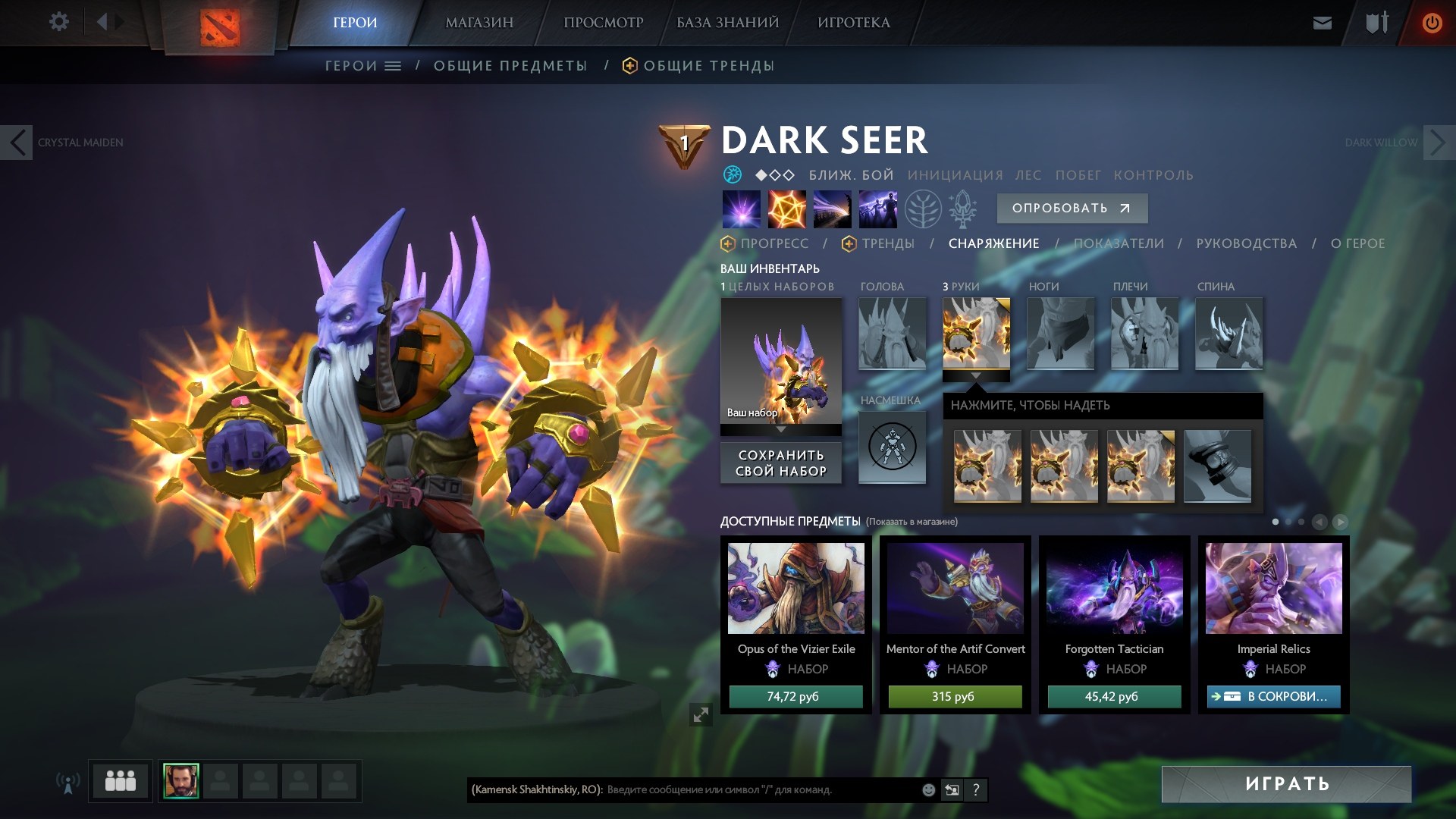The height and width of the screenshot is (819, 1456).
Task: Buy Mentor of the Artif Convert for 315 руб
Action: [x=955, y=696]
